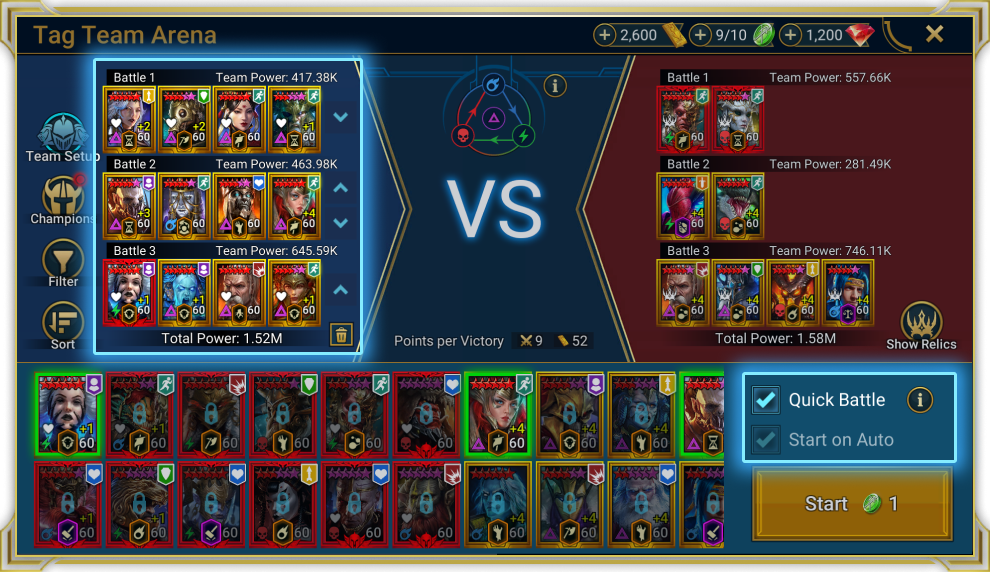Toggle the Start on Auto checkbox
Viewport: 990px width, 572px height.
(x=767, y=440)
